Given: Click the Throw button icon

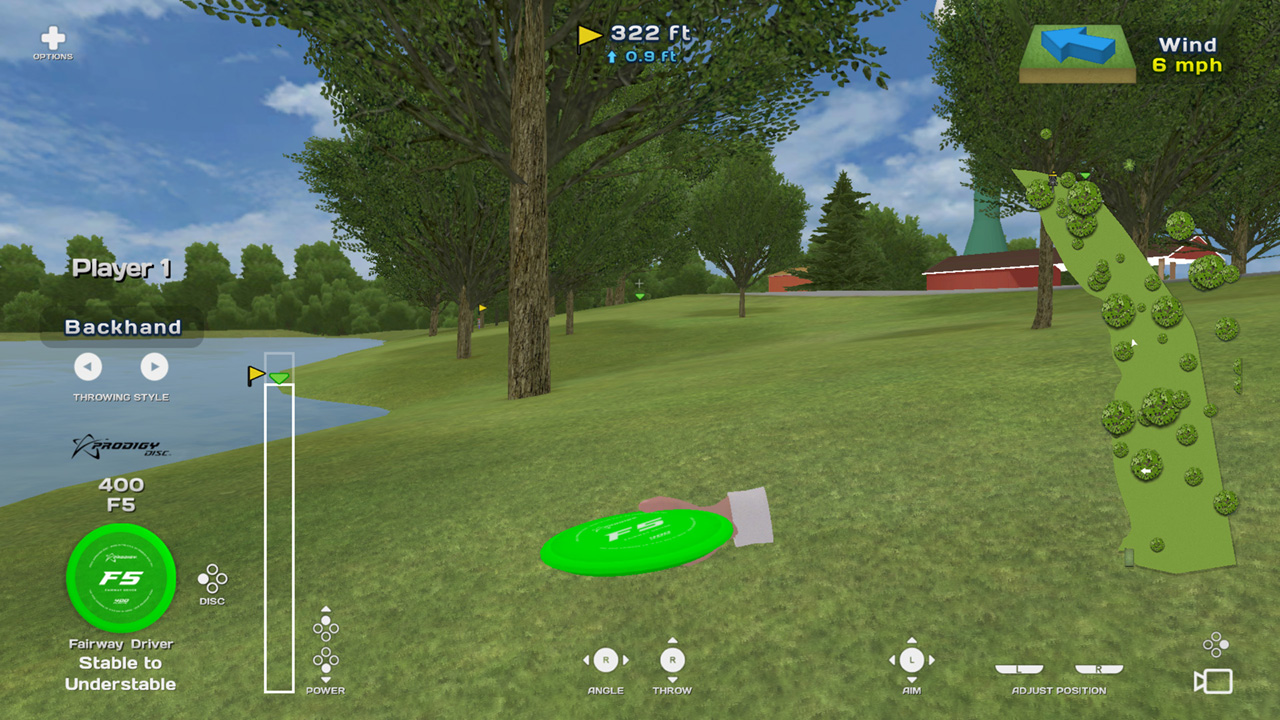Looking at the screenshot, I should click(x=672, y=660).
